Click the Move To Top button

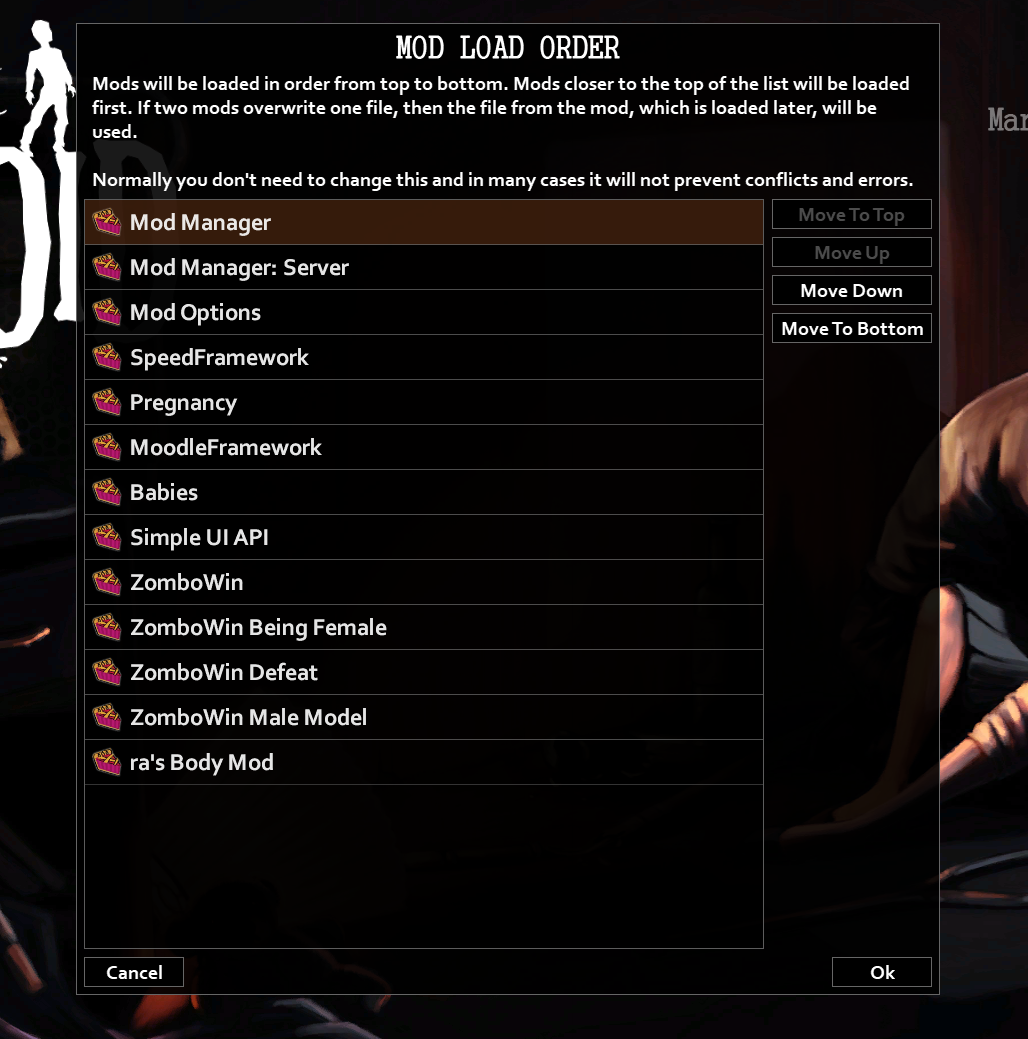pyautogui.click(x=851, y=215)
